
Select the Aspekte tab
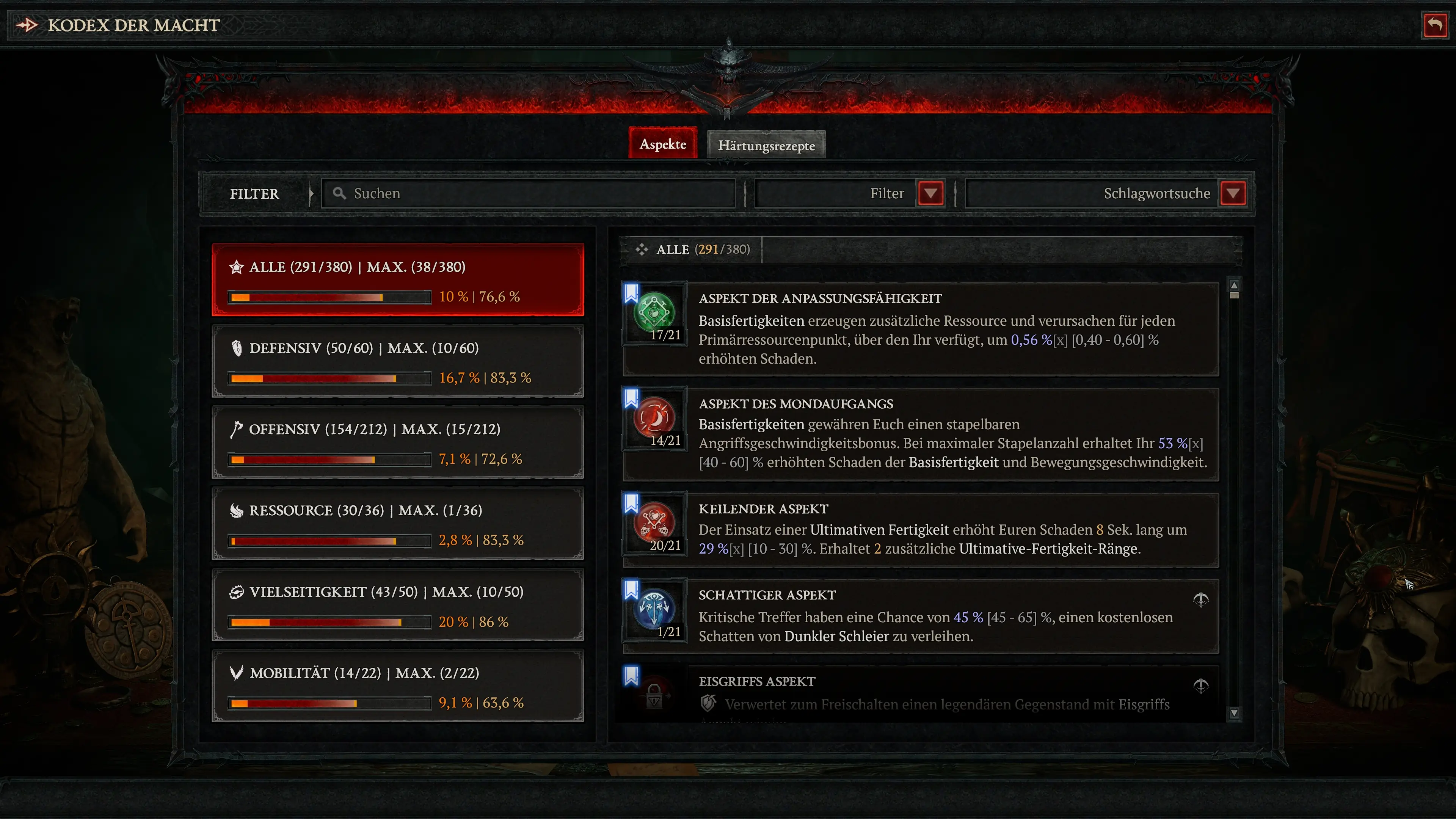[662, 144]
